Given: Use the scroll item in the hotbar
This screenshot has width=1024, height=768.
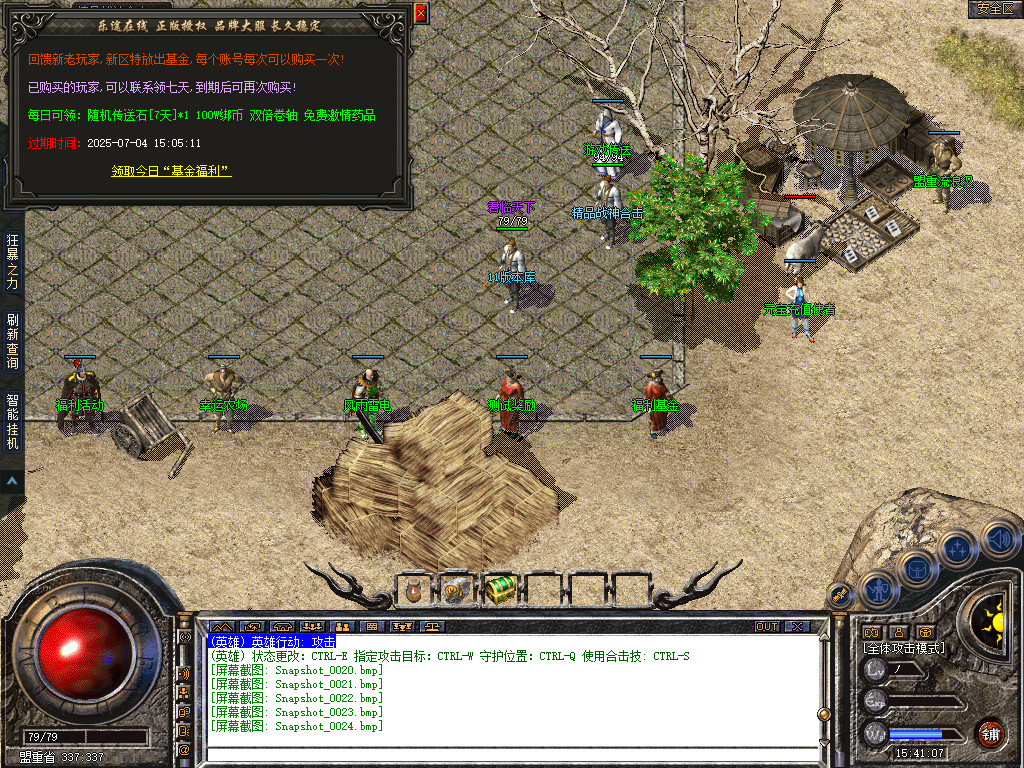Looking at the screenshot, I should [x=456, y=591].
